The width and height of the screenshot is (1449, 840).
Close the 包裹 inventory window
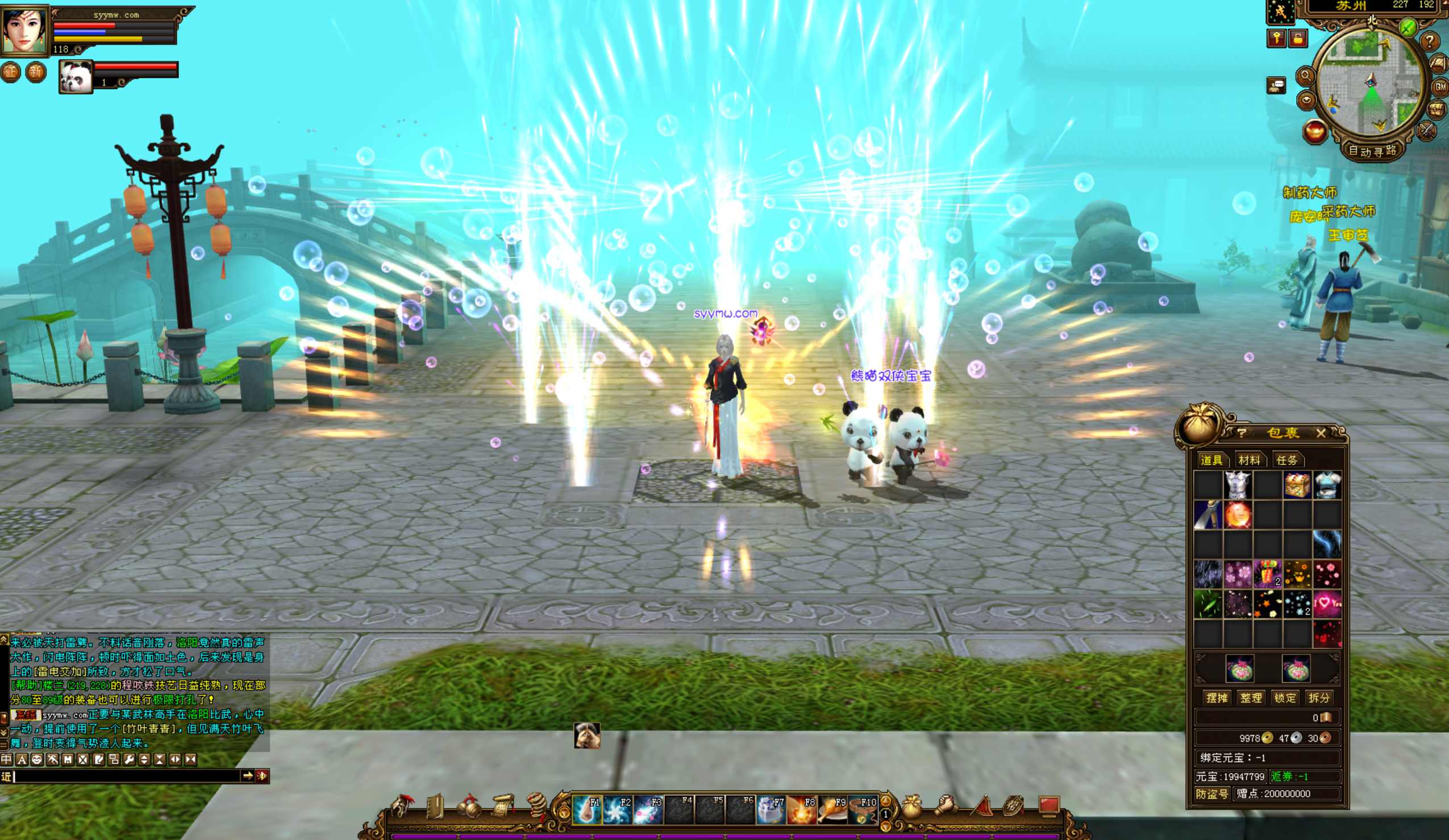coord(1320,433)
